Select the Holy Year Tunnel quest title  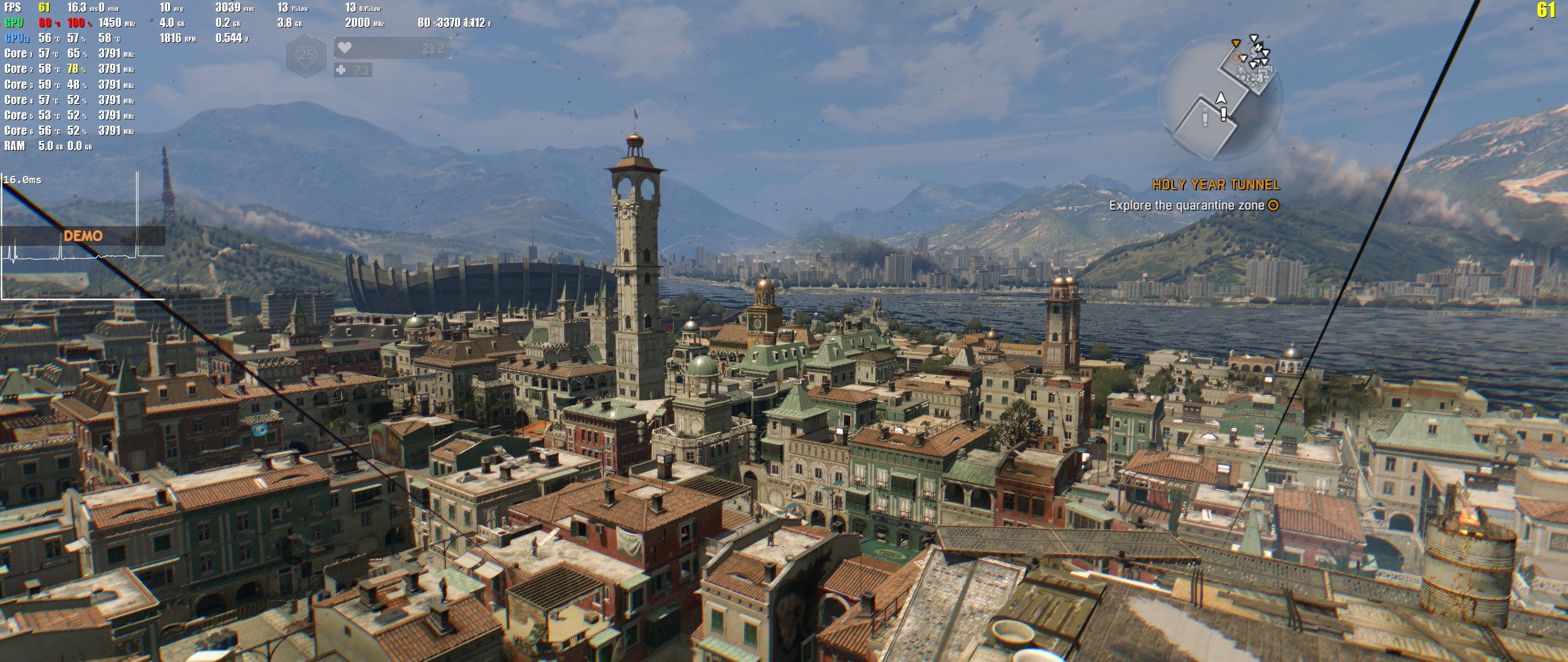[x=1216, y=185]
